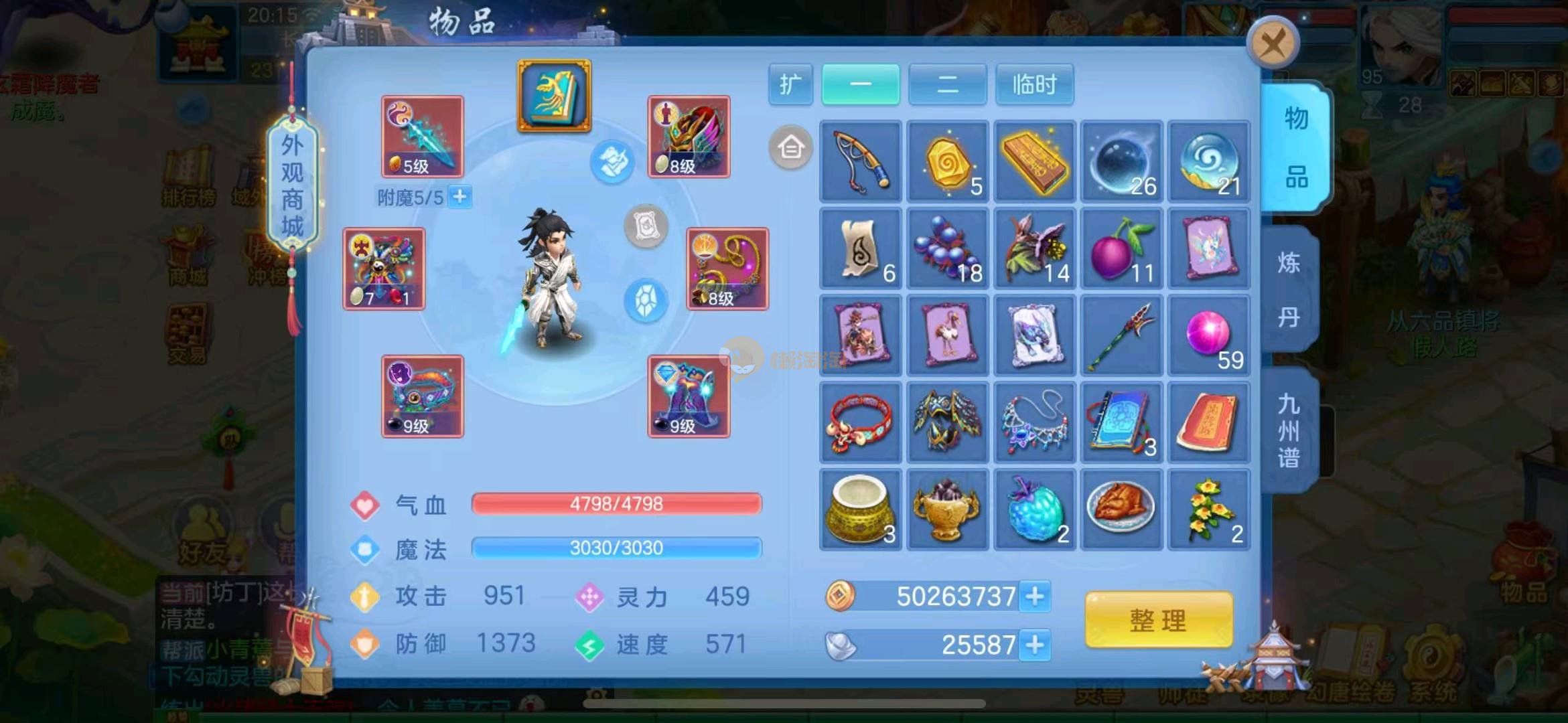The height and width of the screenshot is (723, 1568).
Task: Add gold coins with plus button
Action: point(1035,596)
